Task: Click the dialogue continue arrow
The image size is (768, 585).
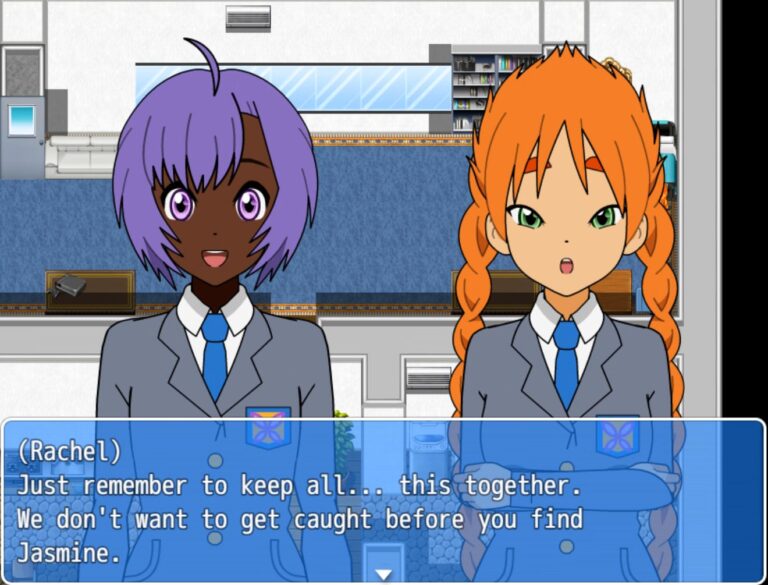Action: tap(383, 573)
